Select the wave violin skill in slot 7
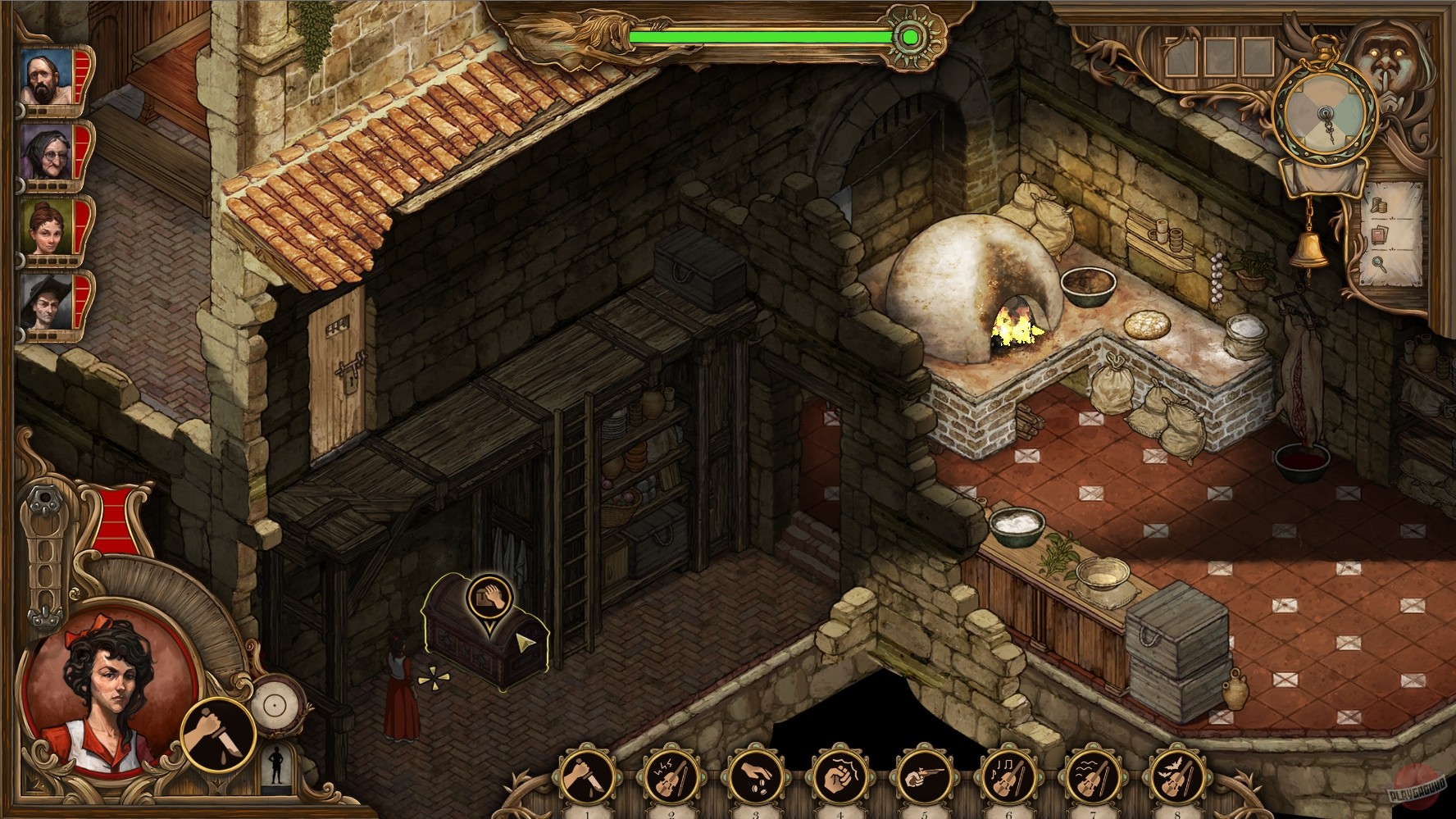 (1092, 777)
